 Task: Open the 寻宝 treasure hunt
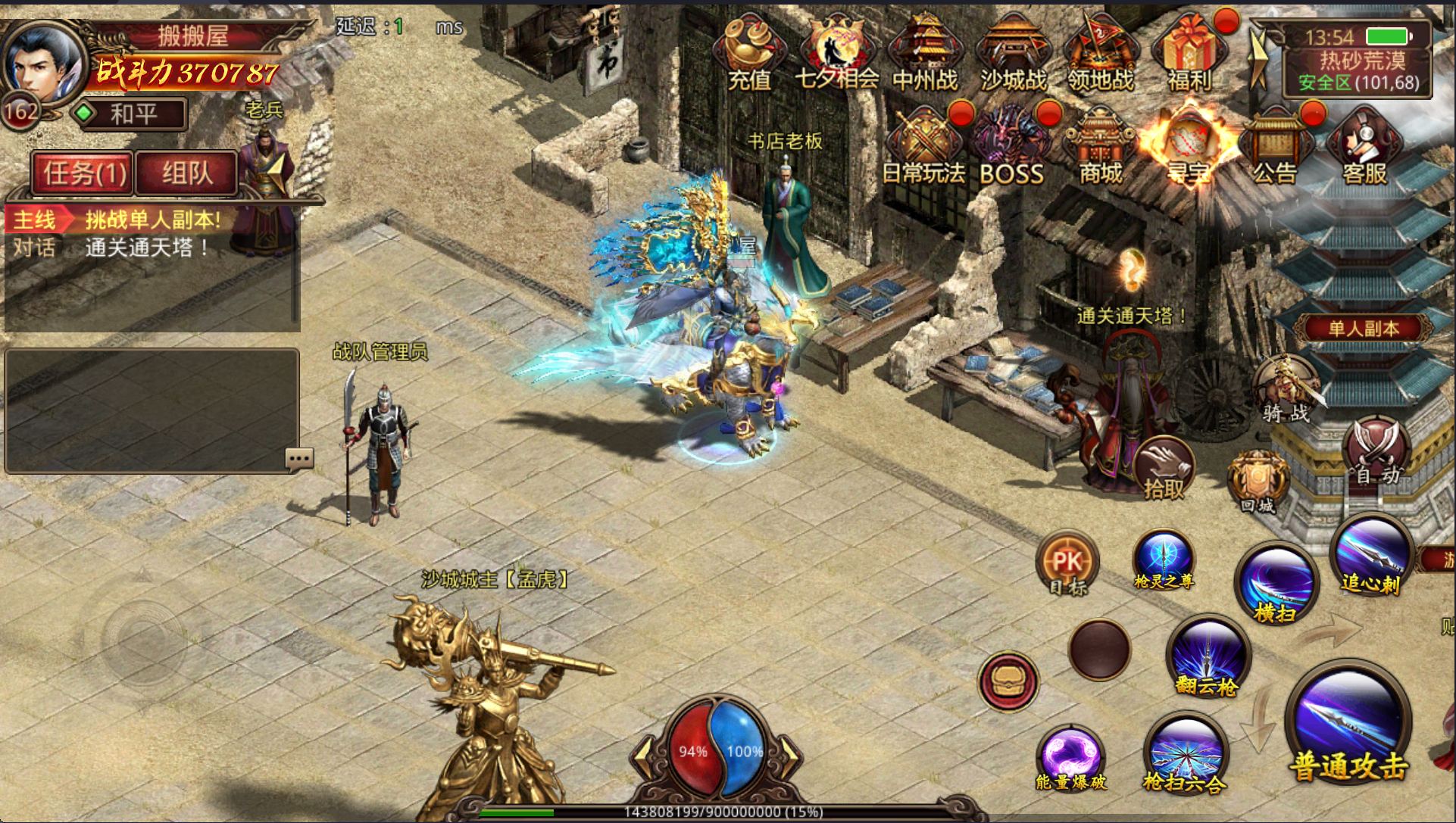click(x=1188, y=148)
